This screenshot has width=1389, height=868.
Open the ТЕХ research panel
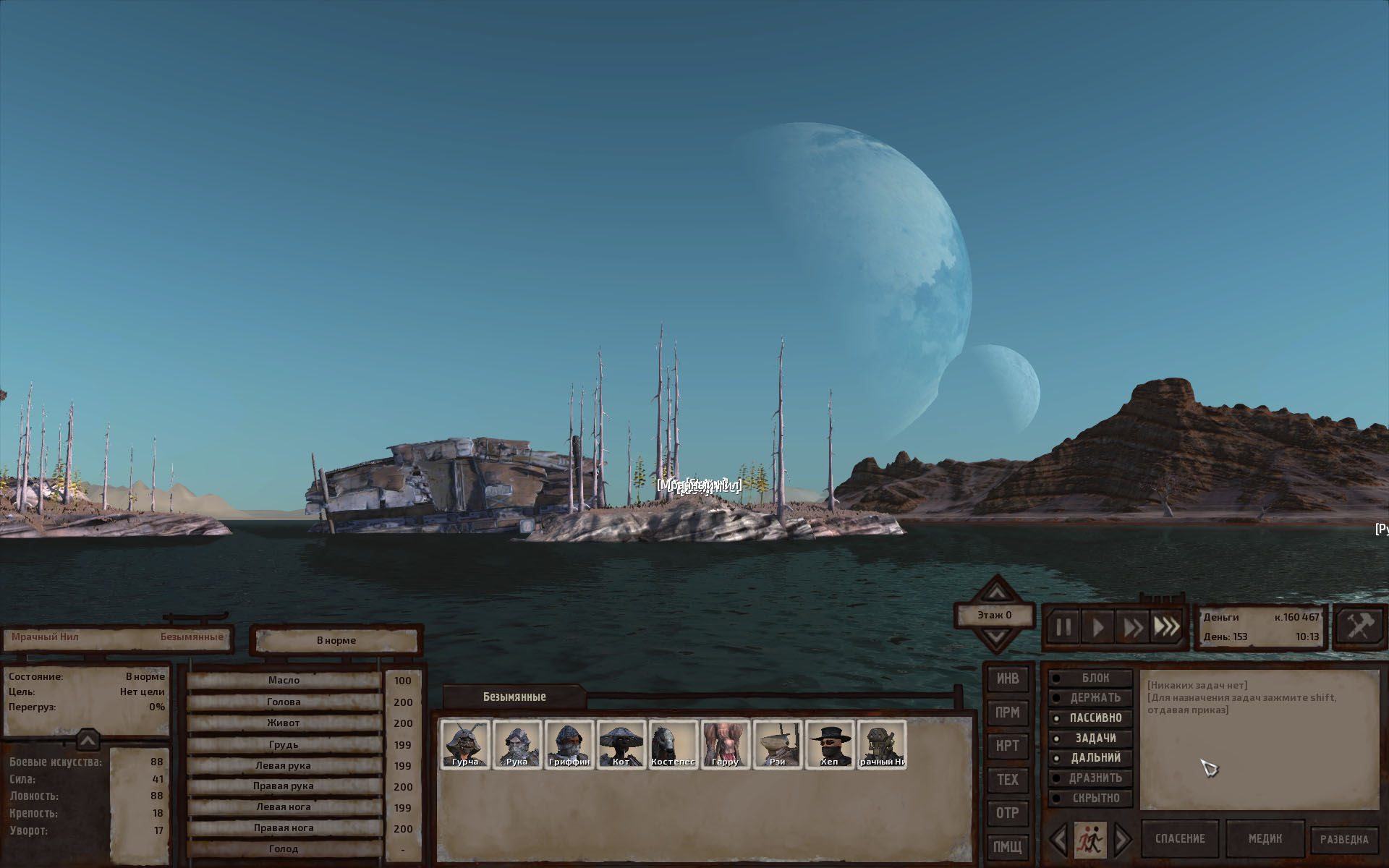coord(1008,780)
